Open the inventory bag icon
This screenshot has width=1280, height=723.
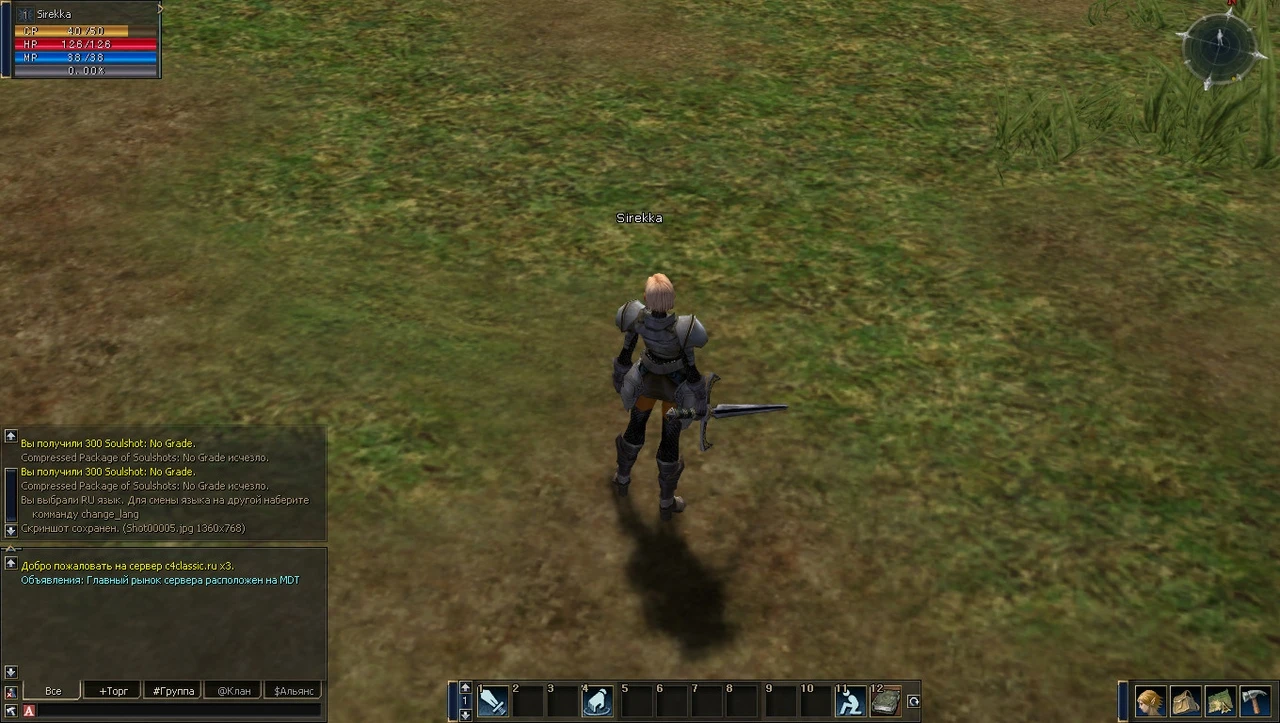[x=1185, y=700]
